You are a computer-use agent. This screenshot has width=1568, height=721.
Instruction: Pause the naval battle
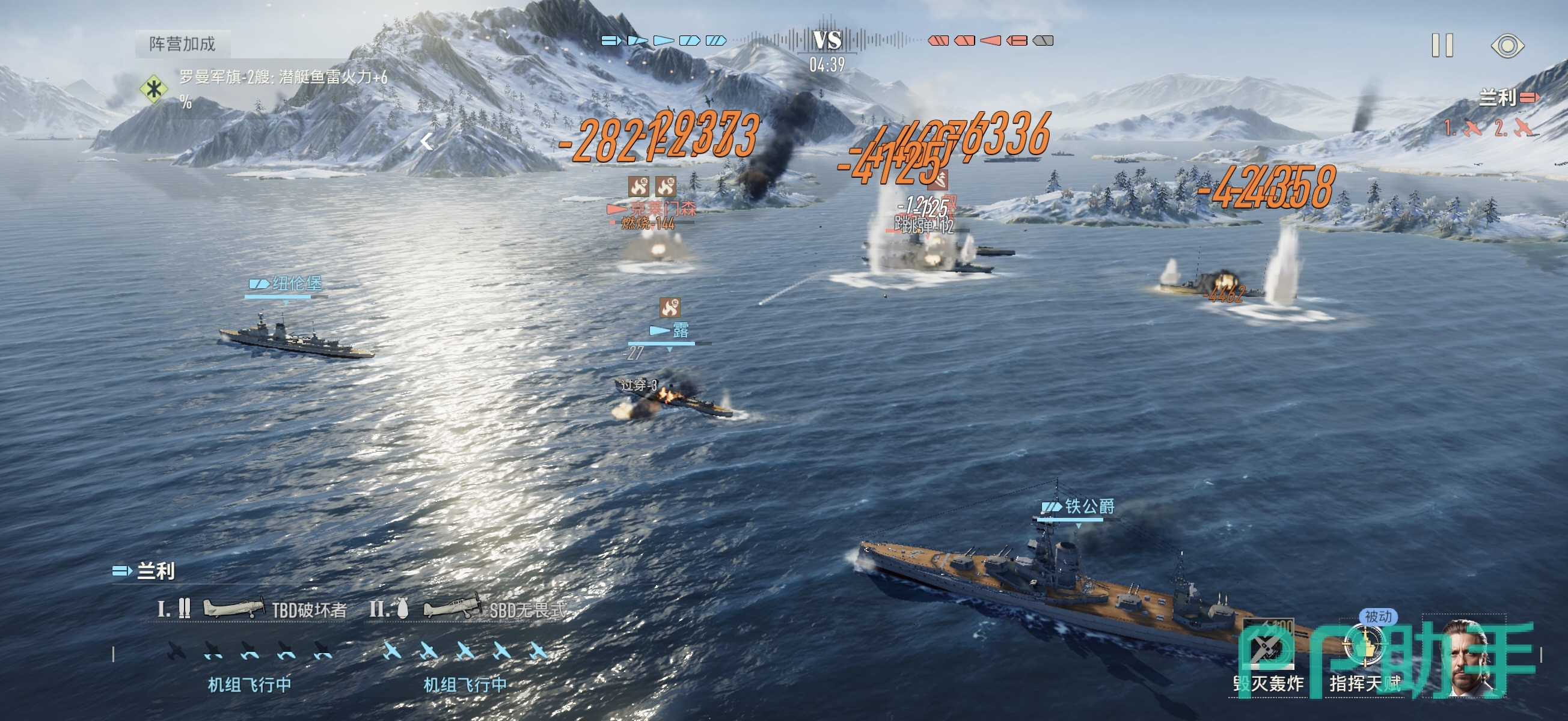pyautogui.click(x=1442, y=46)
